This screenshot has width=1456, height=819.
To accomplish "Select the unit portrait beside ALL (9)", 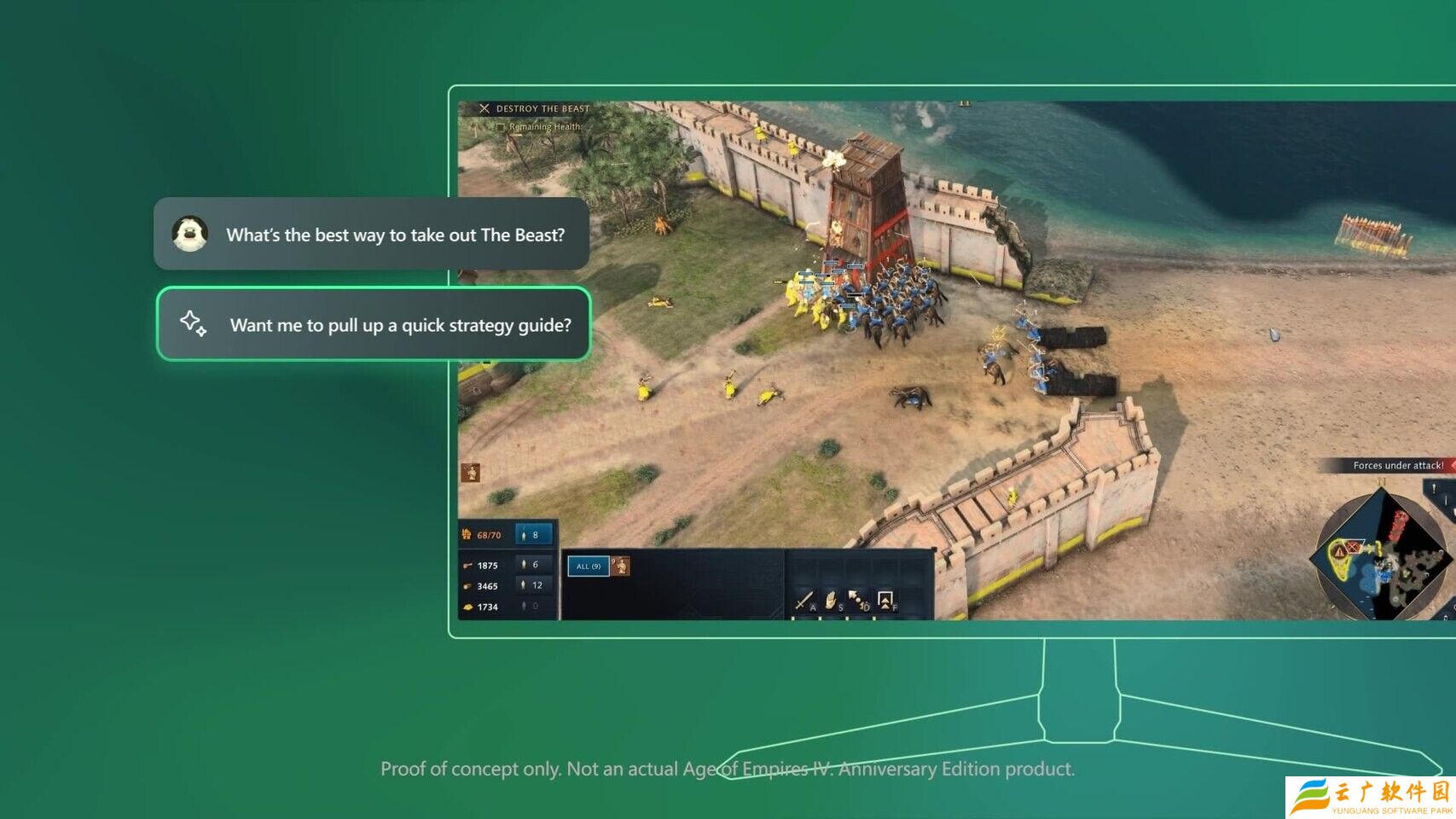I will click(x=621, y=566).
